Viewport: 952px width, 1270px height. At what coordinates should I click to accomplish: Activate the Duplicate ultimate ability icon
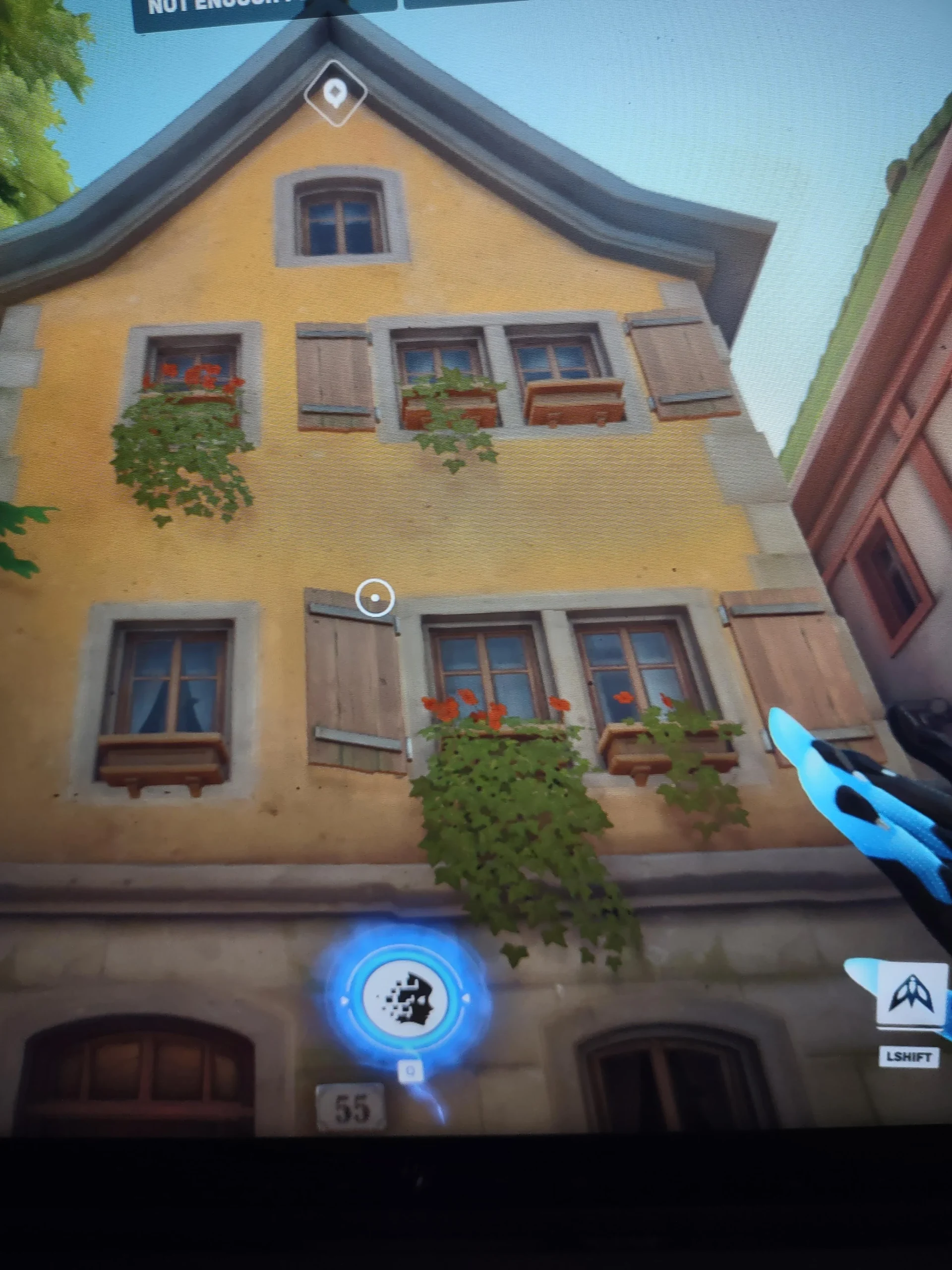(x=406, y=1000)
